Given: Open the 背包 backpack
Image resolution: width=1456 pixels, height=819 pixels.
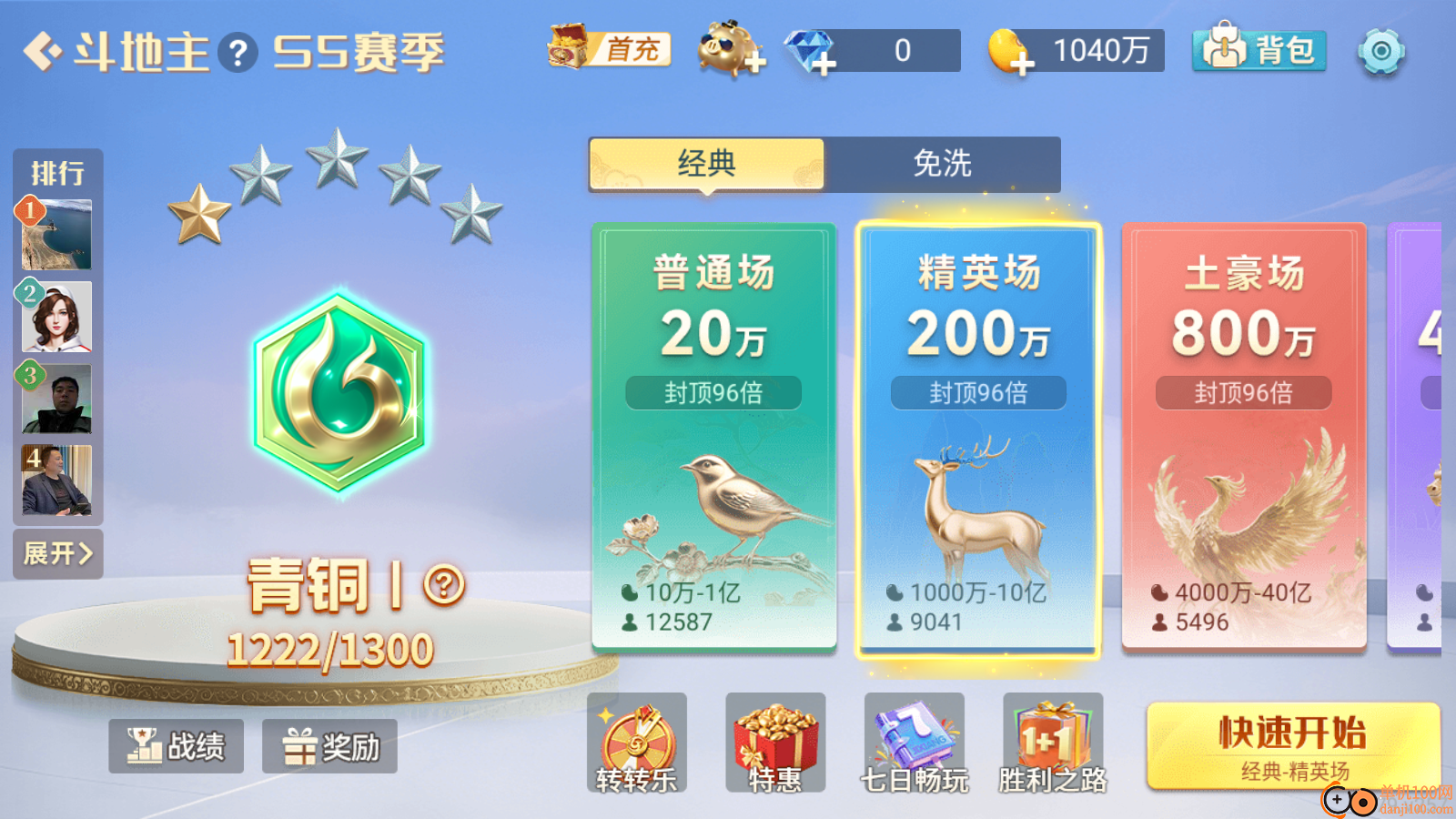Looking at the screenshot, I should pyautogui.click(x=1259, y=51).
